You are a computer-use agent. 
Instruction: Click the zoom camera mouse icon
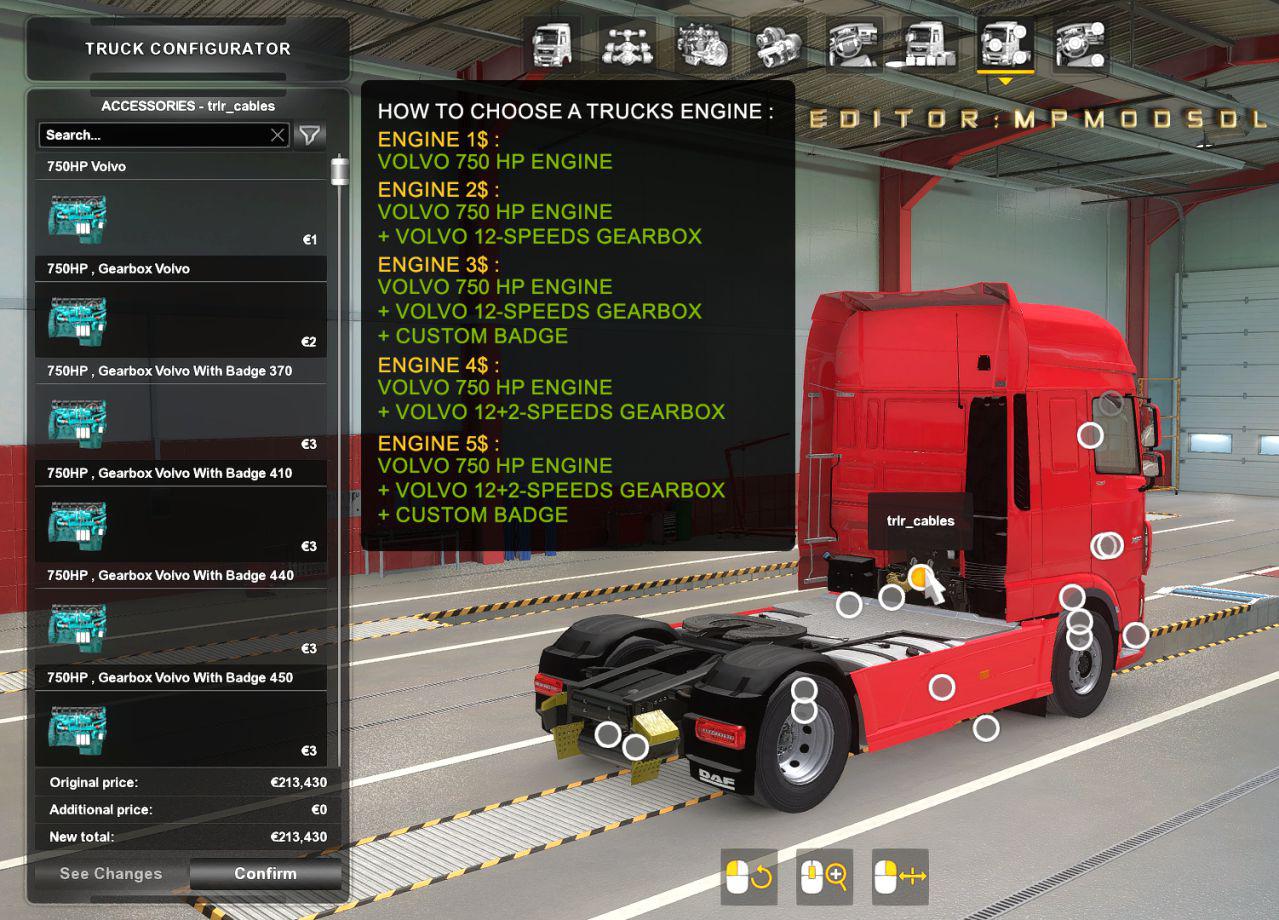coord(825,877)
